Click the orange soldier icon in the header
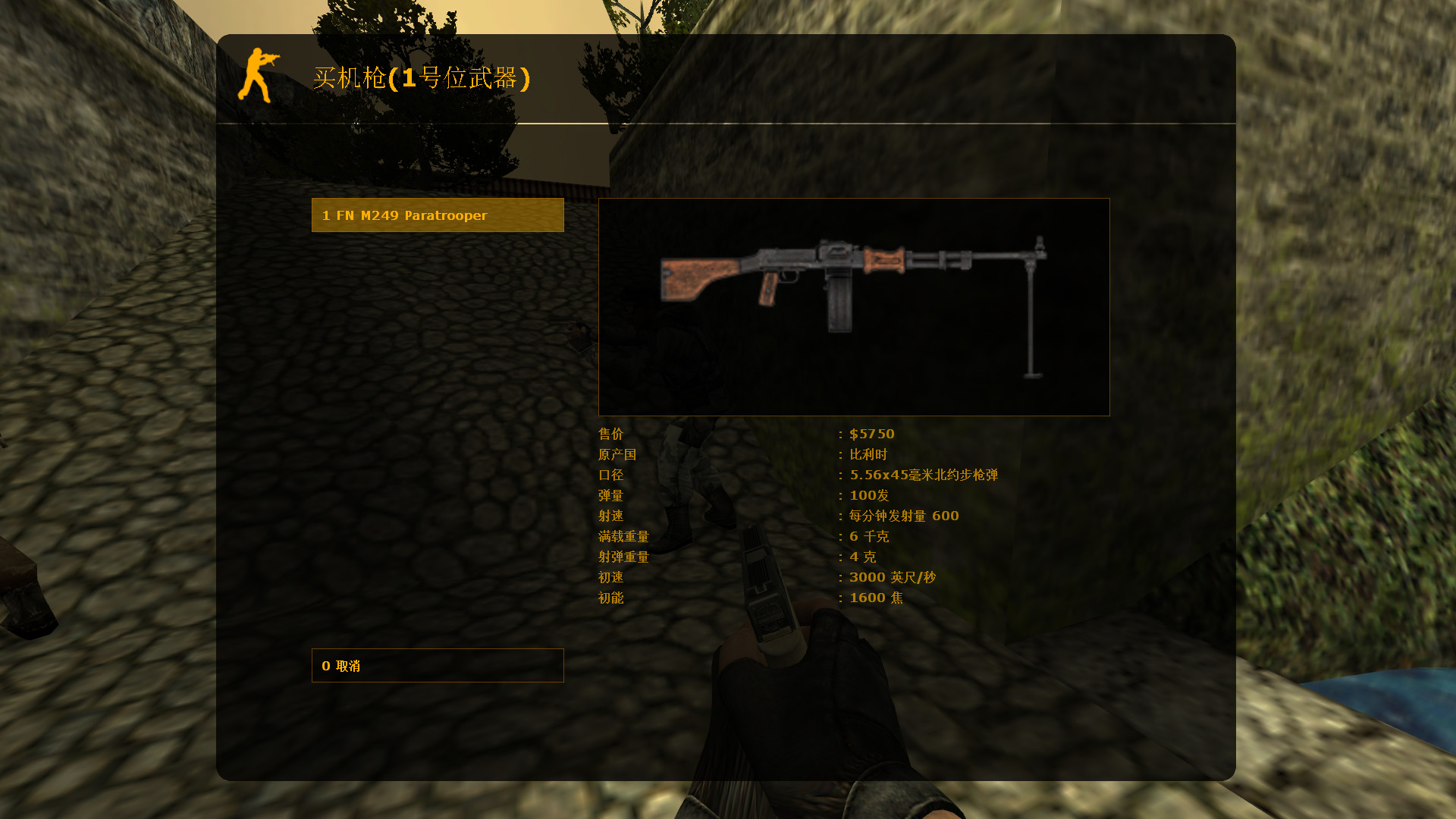 [x=258, y=76]
